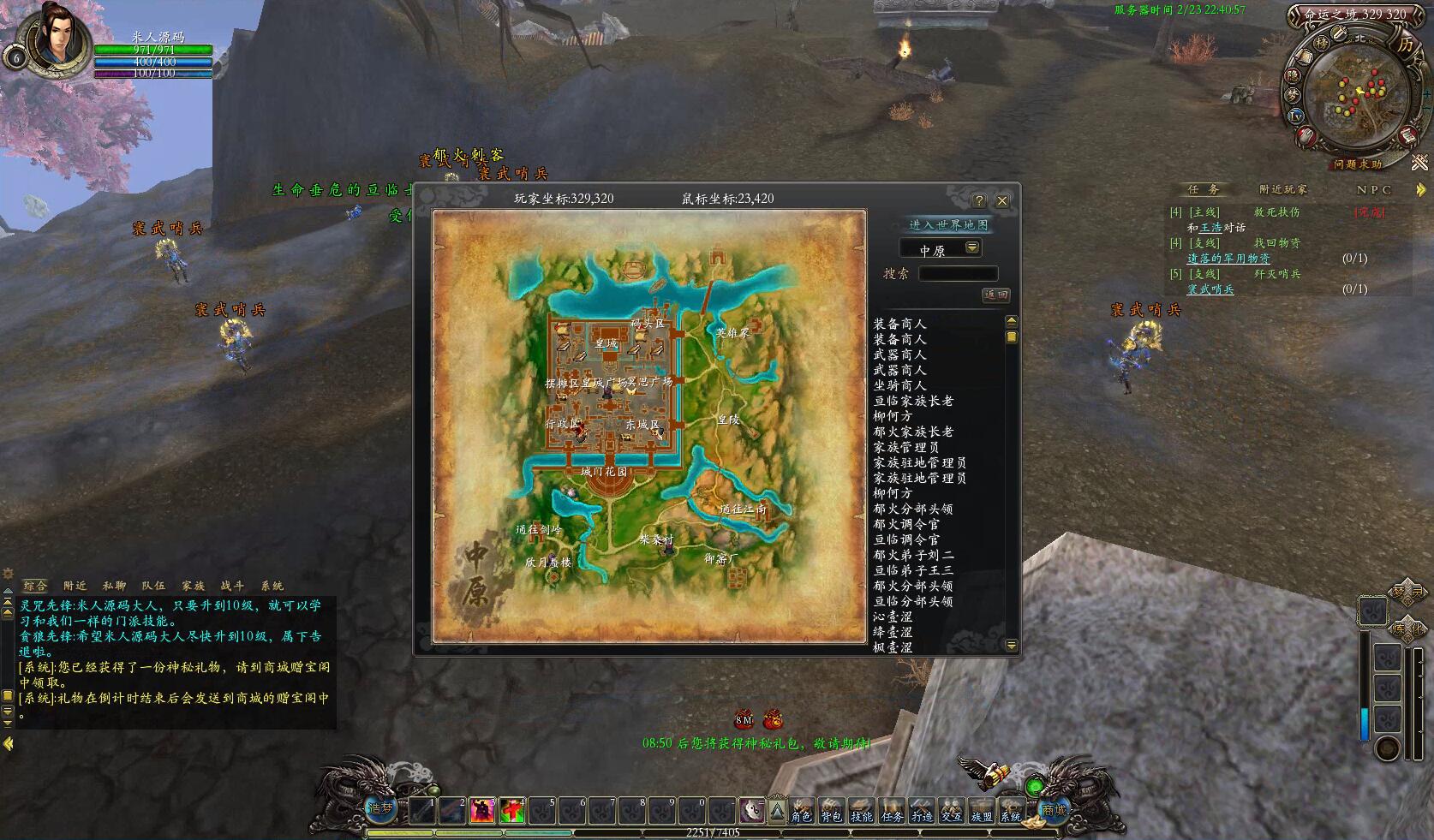The image size is (1434, 840).
Task: Open the 商城 shop orb
Action: point(1053,809)
